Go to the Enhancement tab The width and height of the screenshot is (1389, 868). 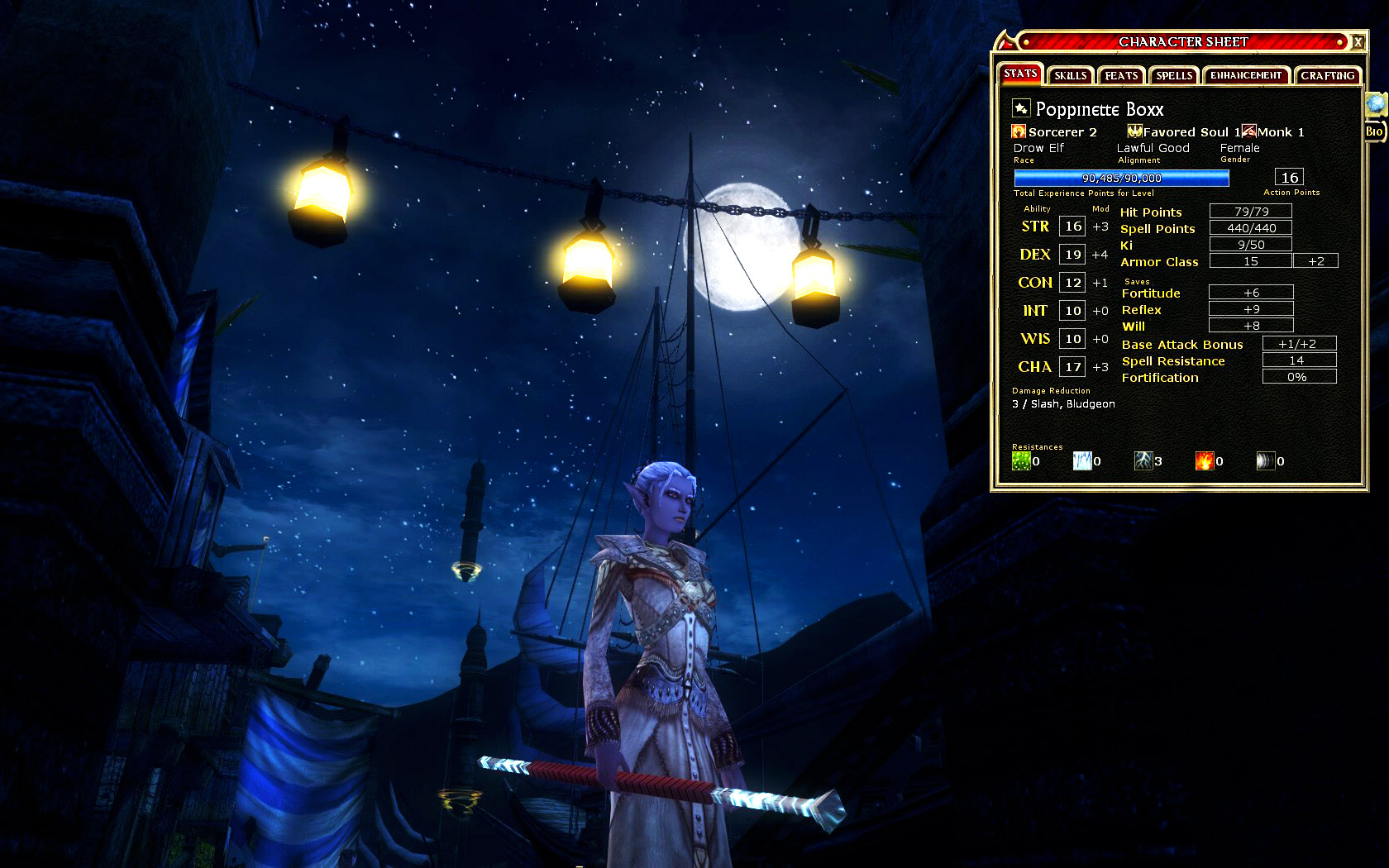click(1246, 75)
